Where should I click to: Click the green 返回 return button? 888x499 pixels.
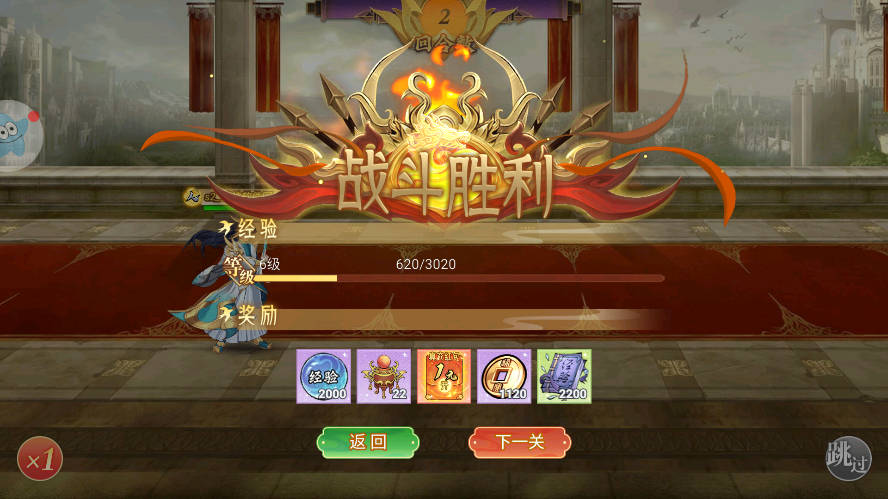pos(368,442)
